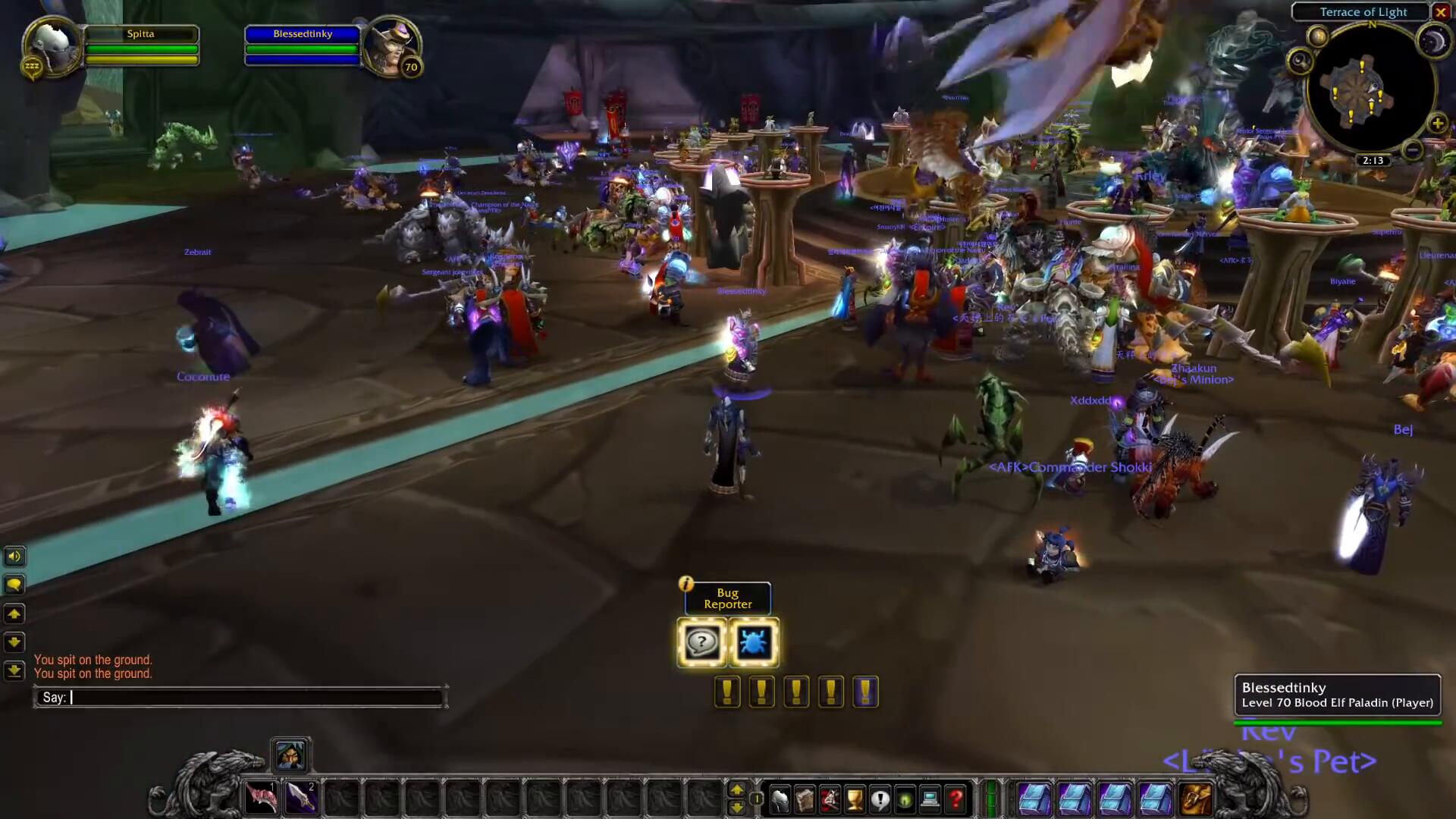Click the Blessedtinky target portrait

[x=391, y=47]
